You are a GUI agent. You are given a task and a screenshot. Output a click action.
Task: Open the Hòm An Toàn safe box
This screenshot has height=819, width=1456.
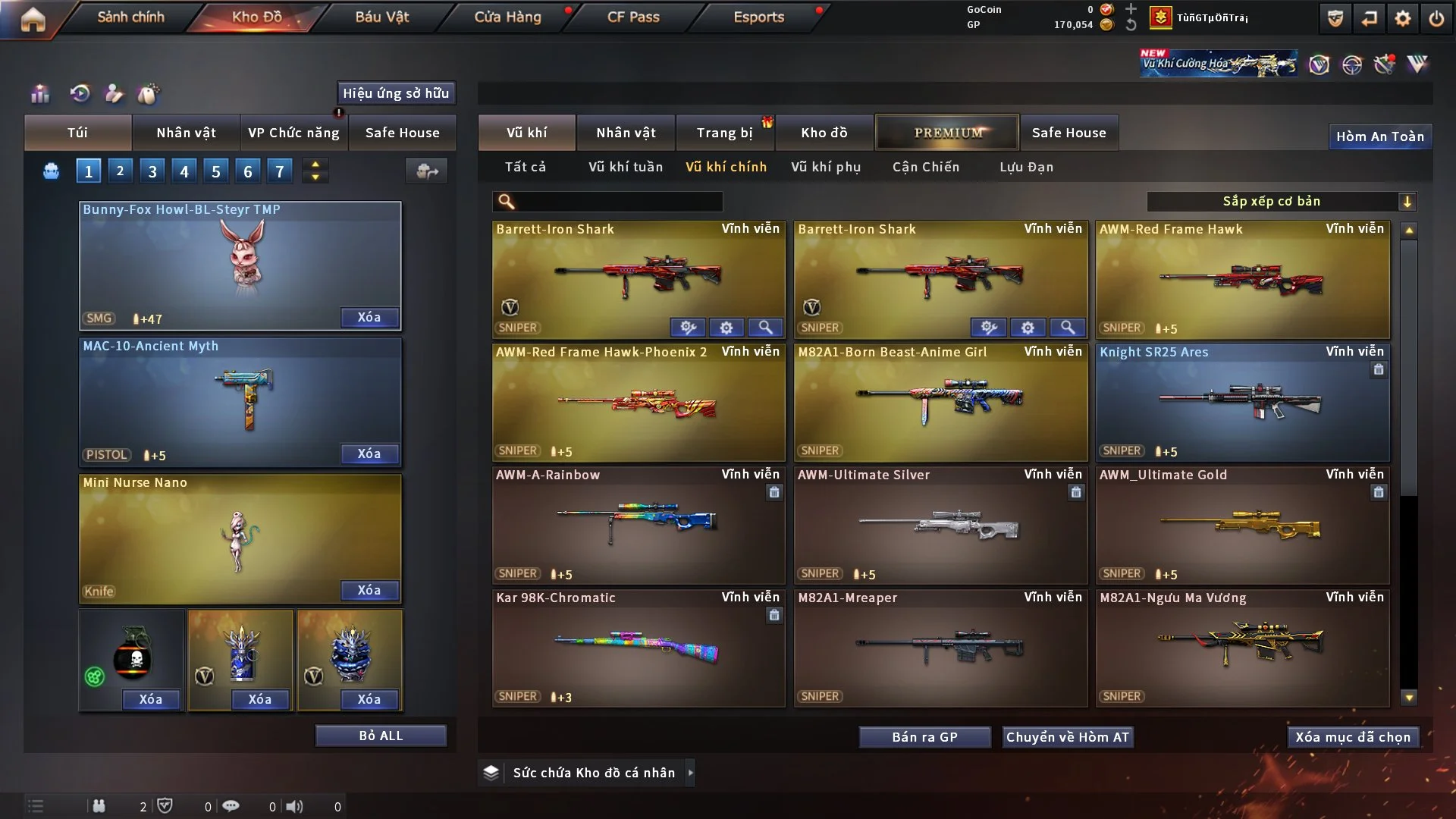(x=1380, y=136)
